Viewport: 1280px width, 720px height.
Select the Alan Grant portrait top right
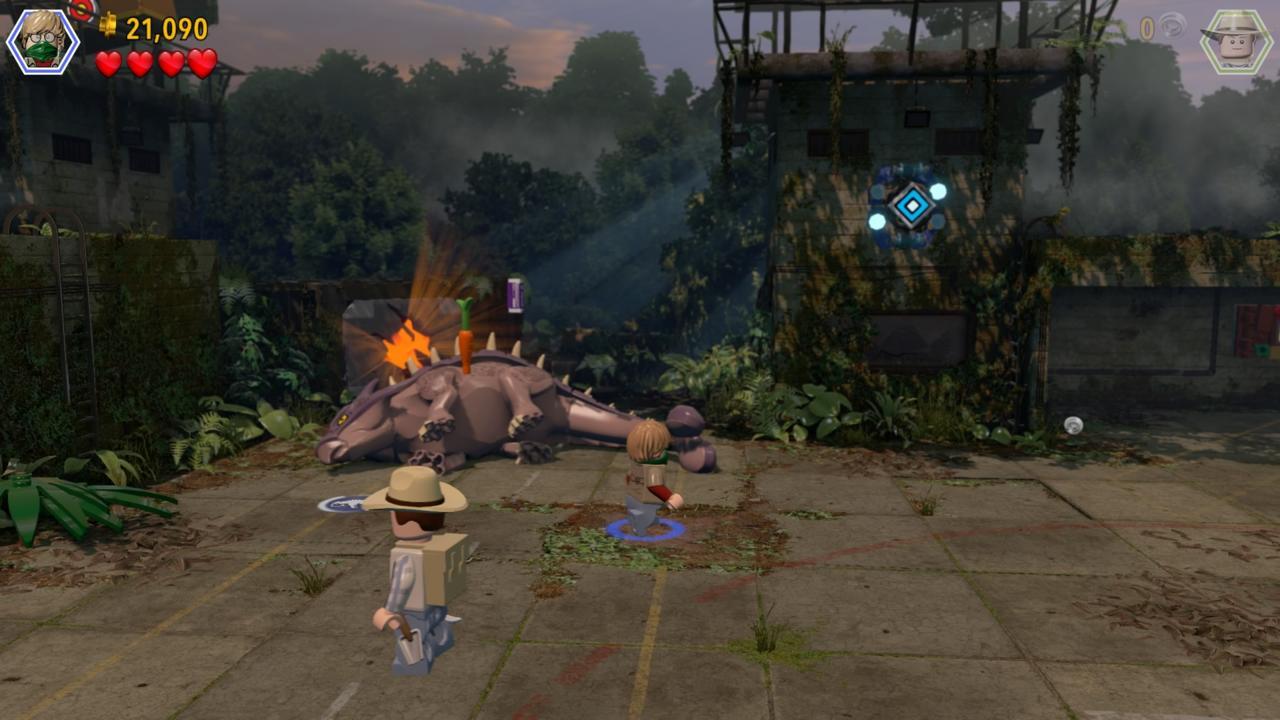coord(1235,40)
